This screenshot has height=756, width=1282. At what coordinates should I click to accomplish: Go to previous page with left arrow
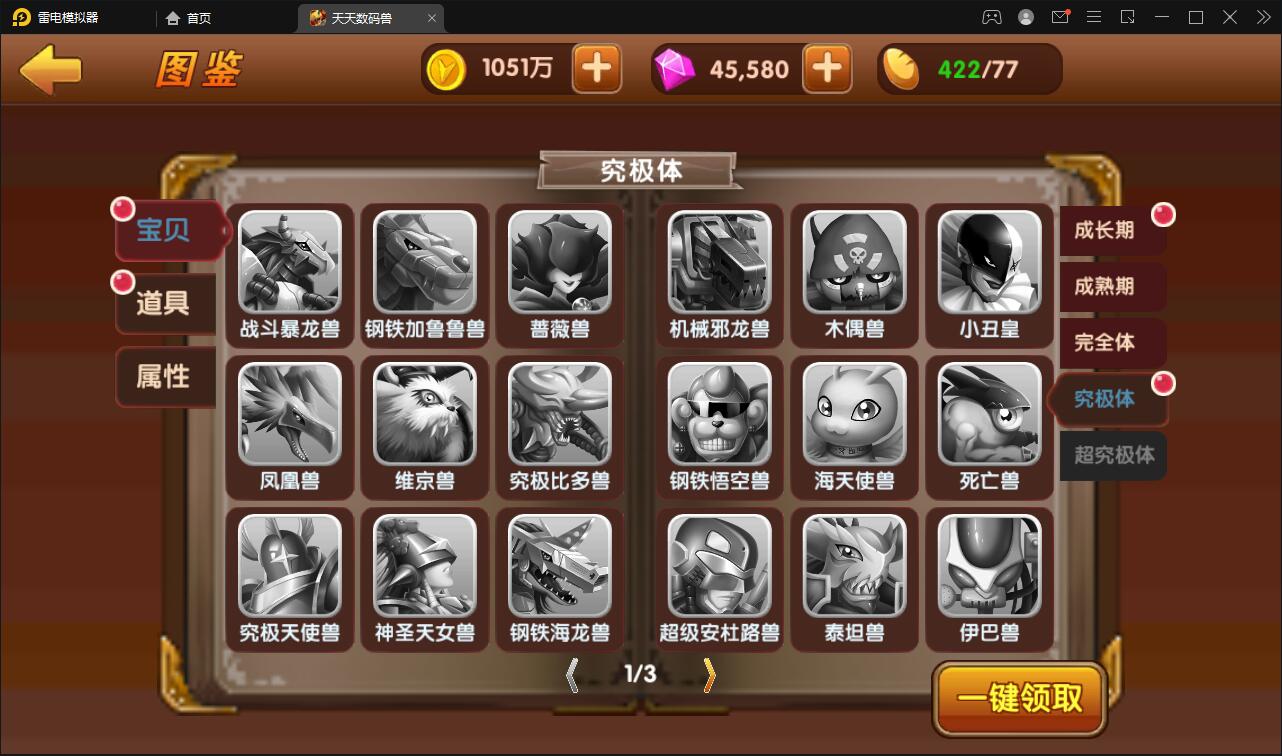(x=572, y=675)
